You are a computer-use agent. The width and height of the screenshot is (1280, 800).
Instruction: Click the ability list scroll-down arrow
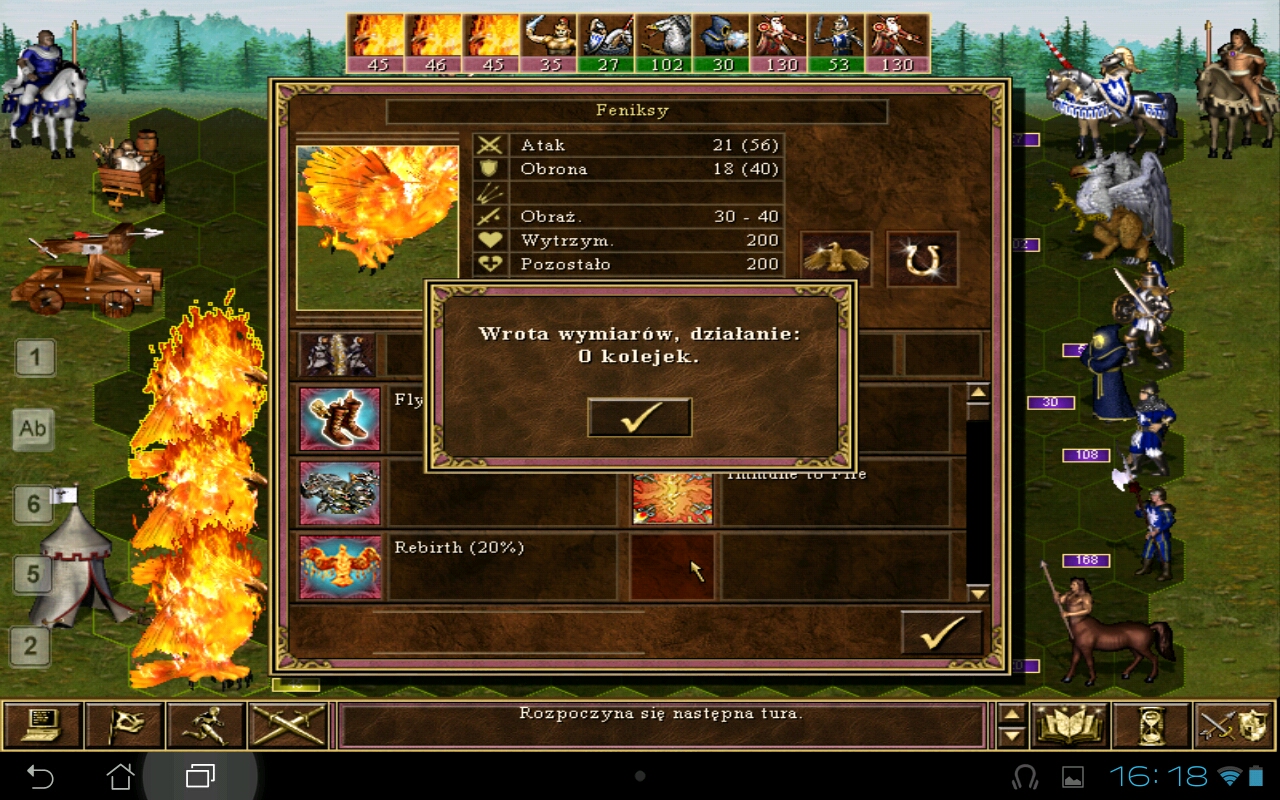coord(978,592)
